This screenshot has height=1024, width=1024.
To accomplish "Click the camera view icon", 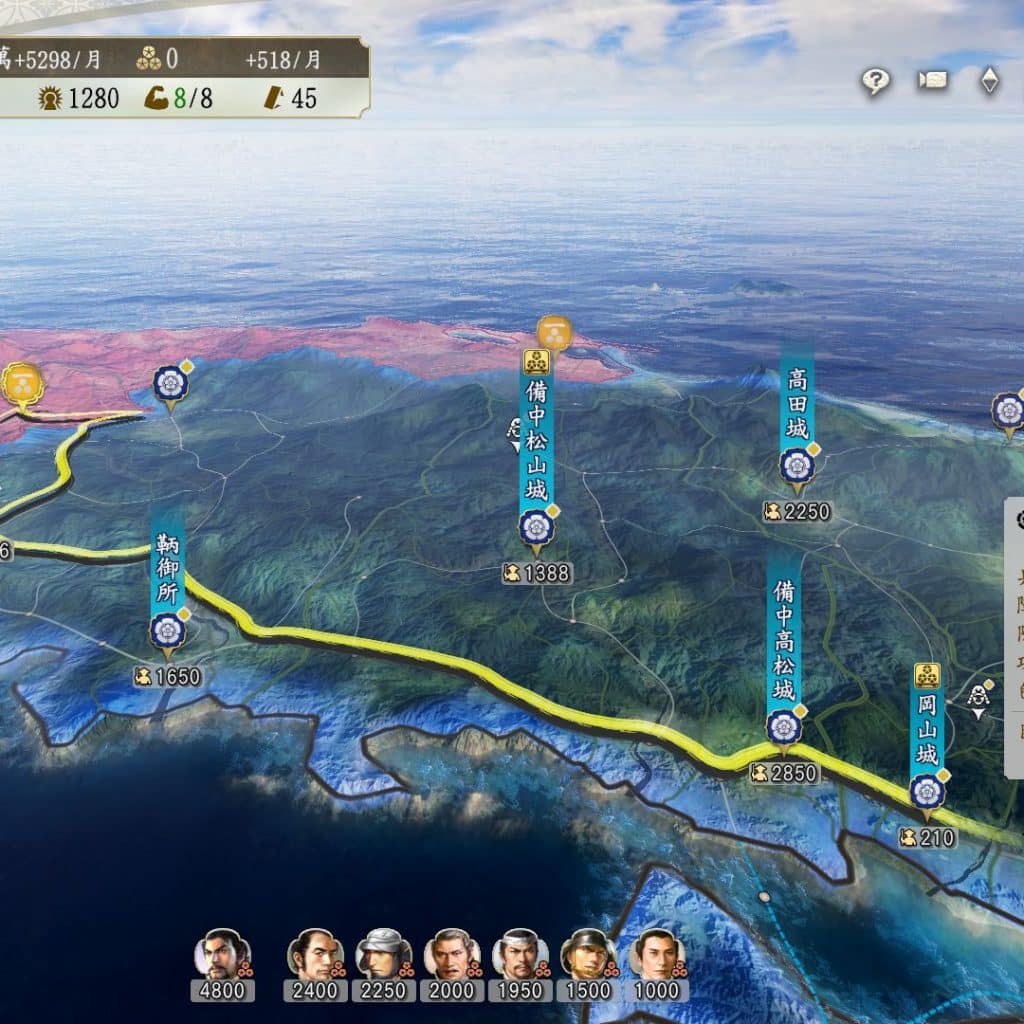I will coord(932,81).
